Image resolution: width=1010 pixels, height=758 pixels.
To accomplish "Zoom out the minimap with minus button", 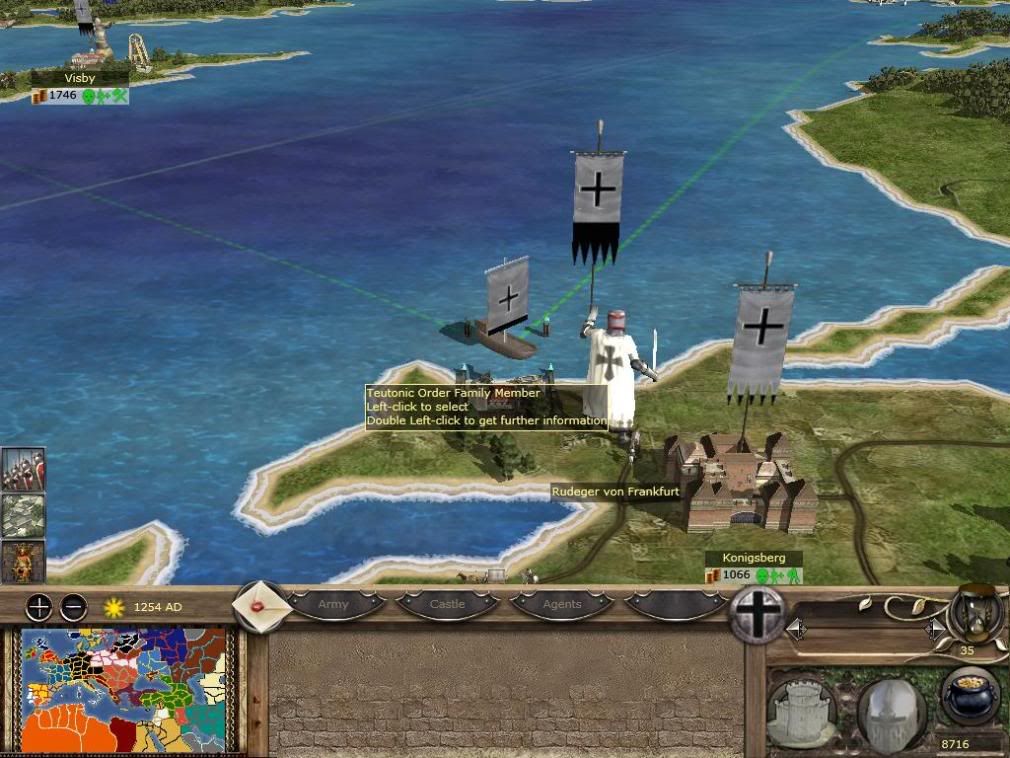I will coord(73,607).
